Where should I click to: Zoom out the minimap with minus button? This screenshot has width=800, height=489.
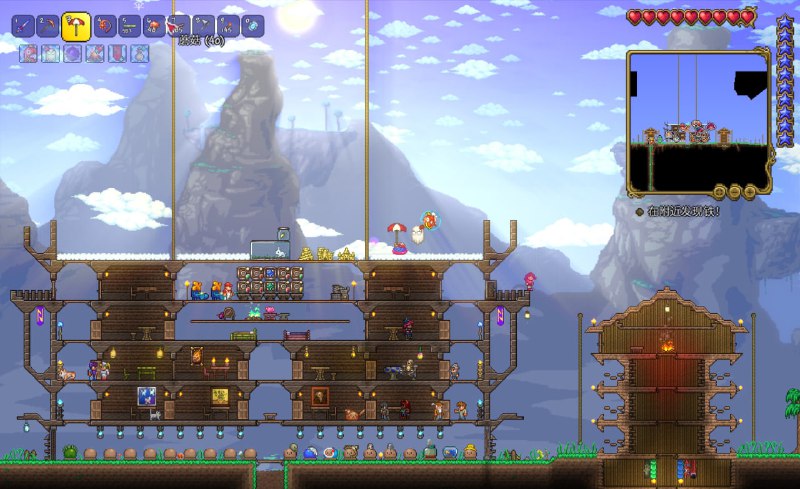click(x=734, y=190)
